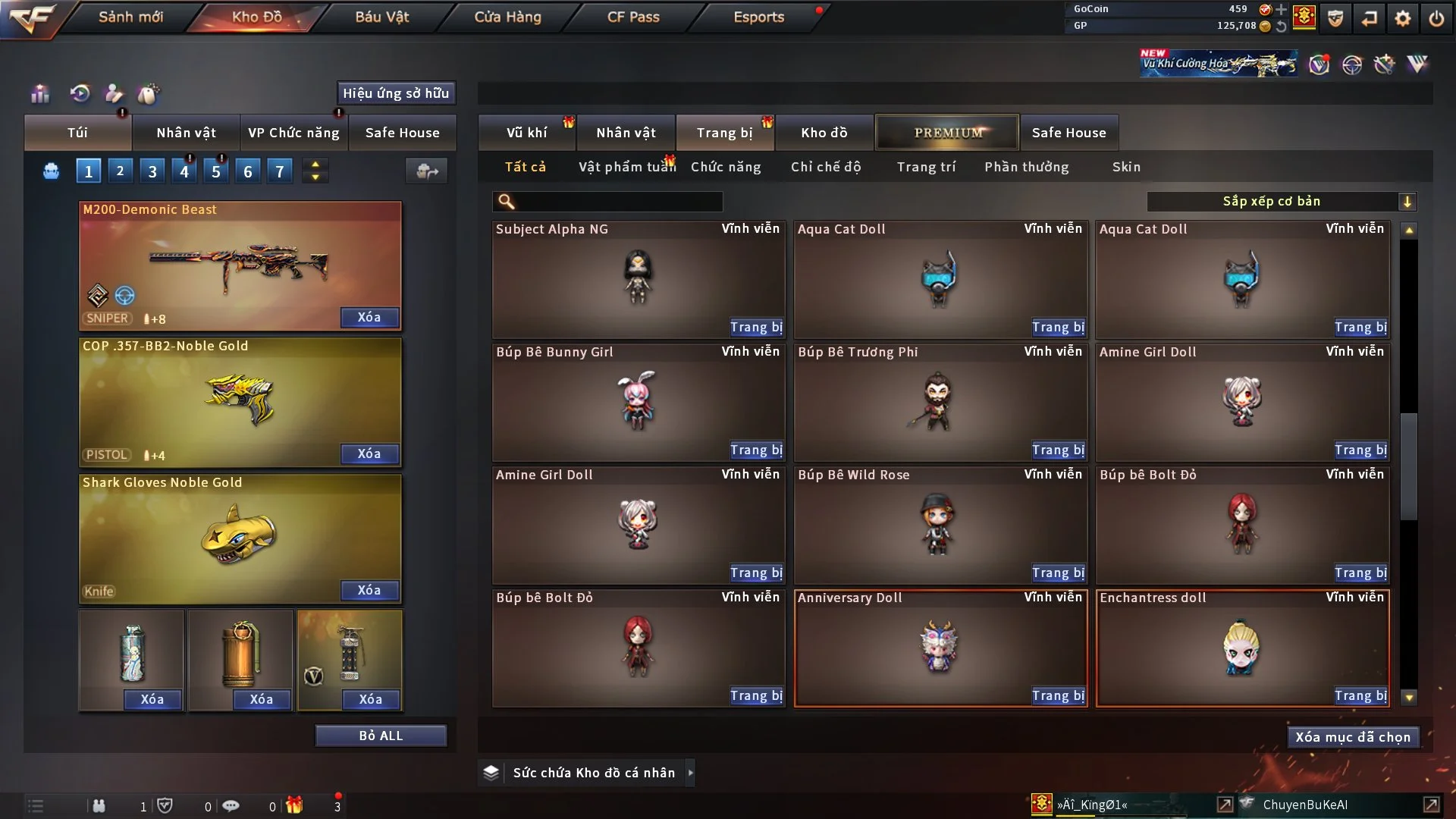Show the Skin category

(1126, 167)
